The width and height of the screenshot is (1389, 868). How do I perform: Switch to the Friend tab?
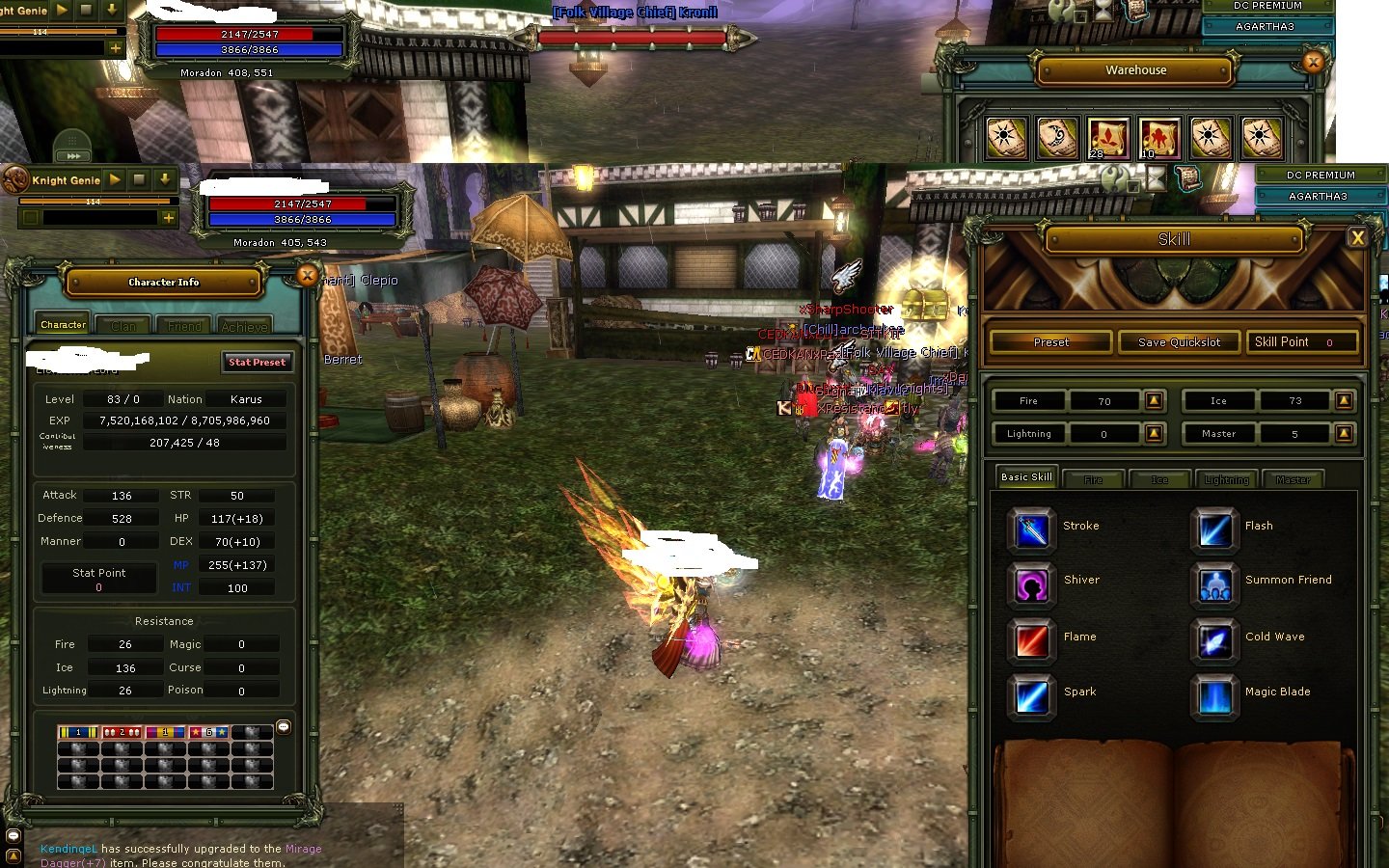[x=184, y=326]
